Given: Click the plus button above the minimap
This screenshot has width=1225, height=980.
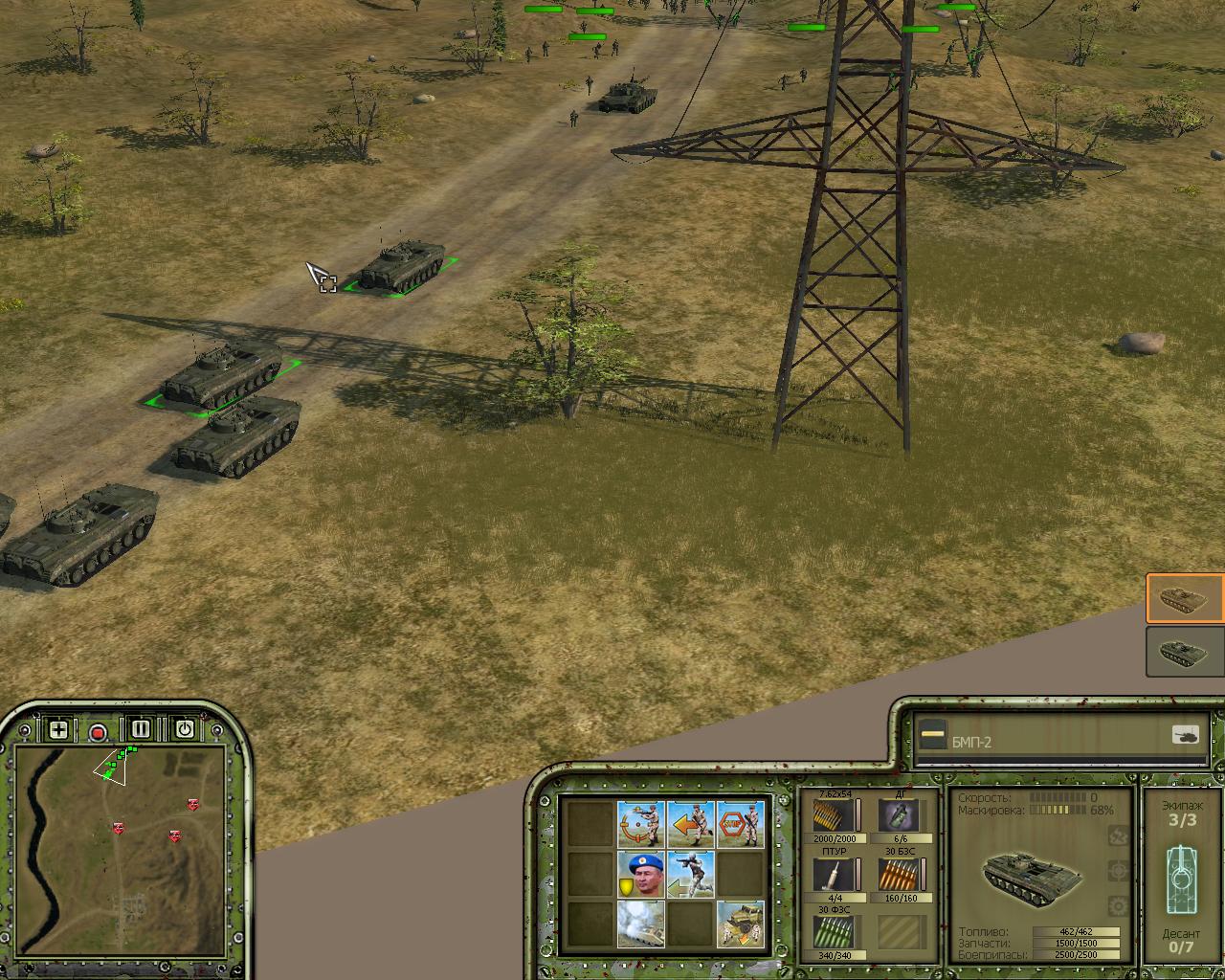Looking at the screenshot, I should pos(58,730).
